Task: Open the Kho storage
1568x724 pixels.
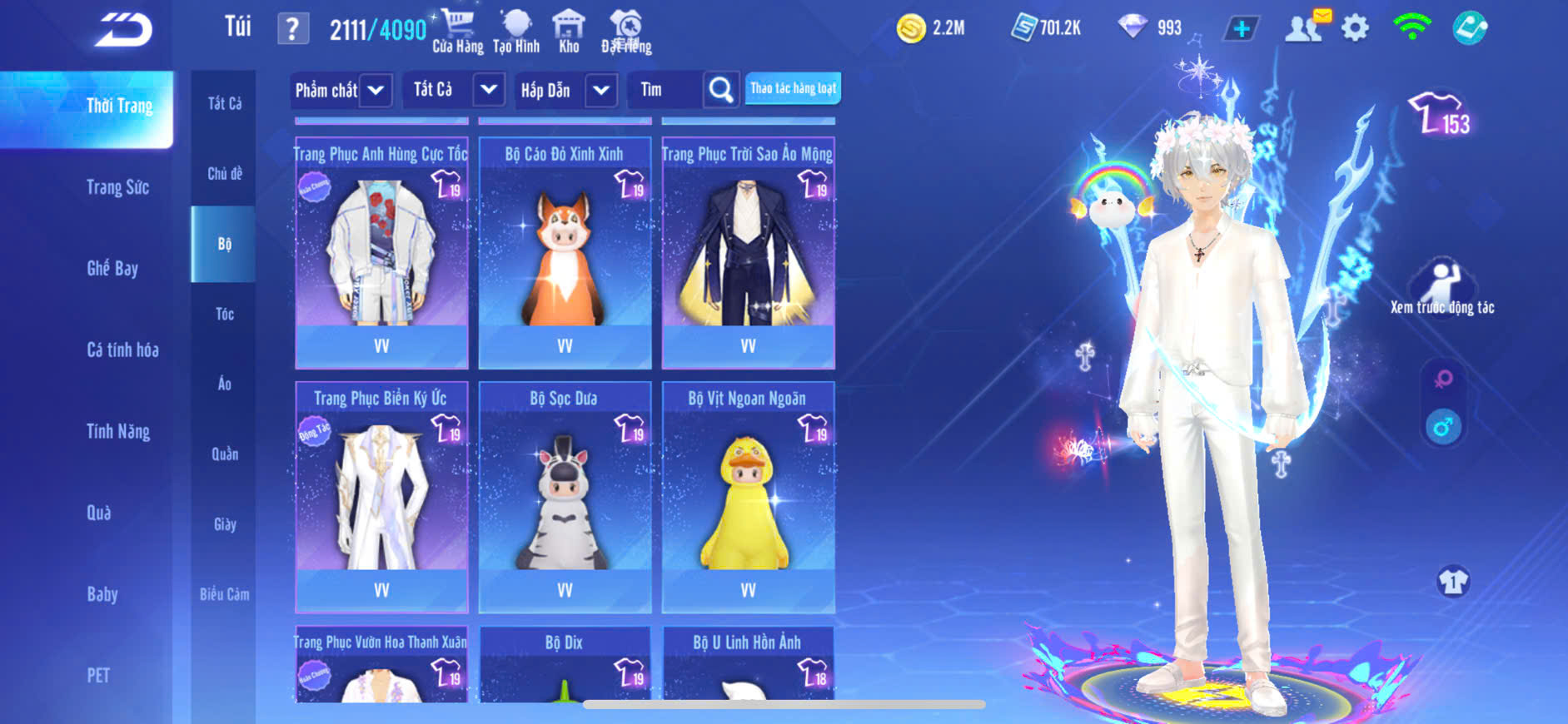Action: click(x=569, y=32)
